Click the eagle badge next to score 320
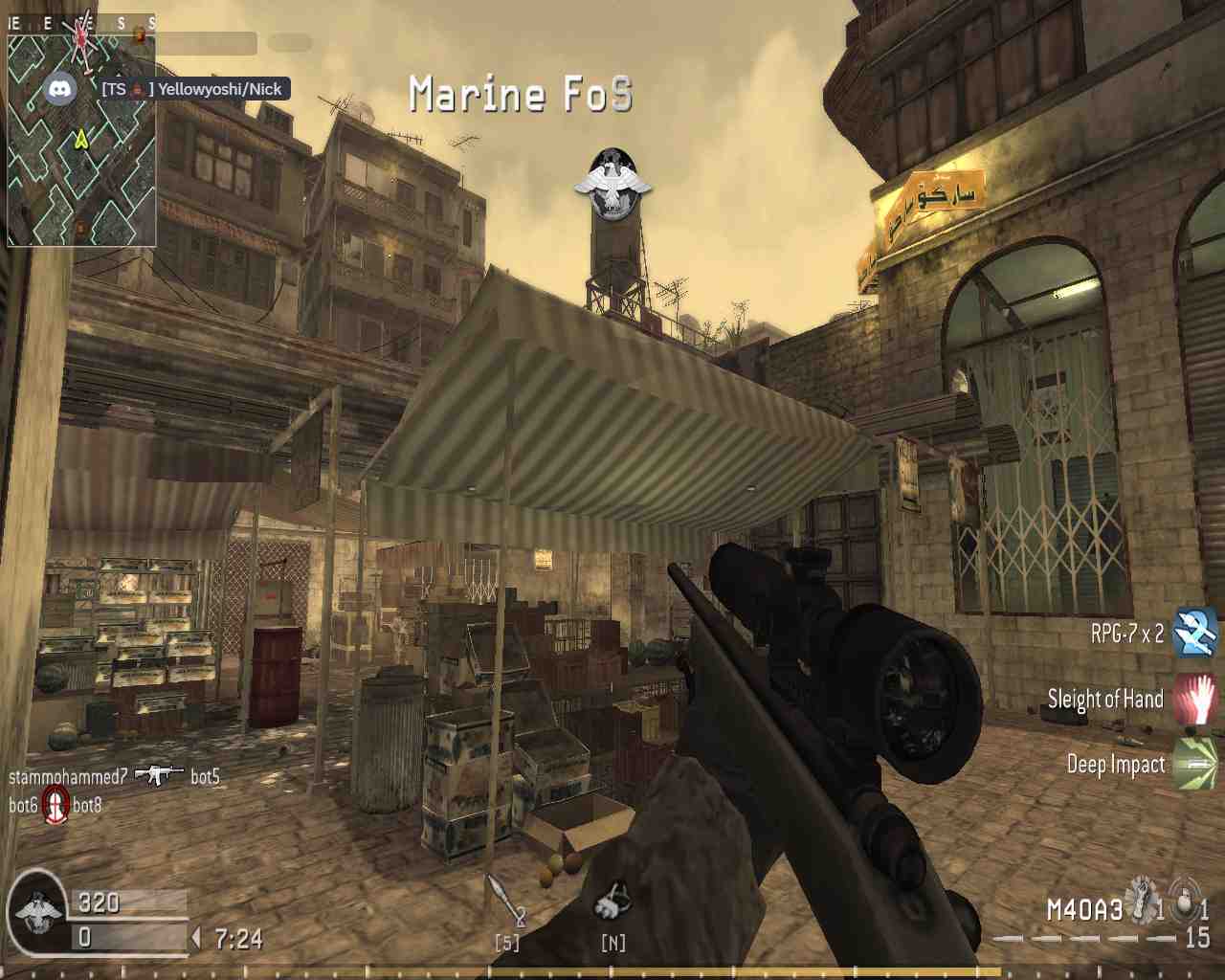Screen dimensions: 1225x980 [38, 909]
